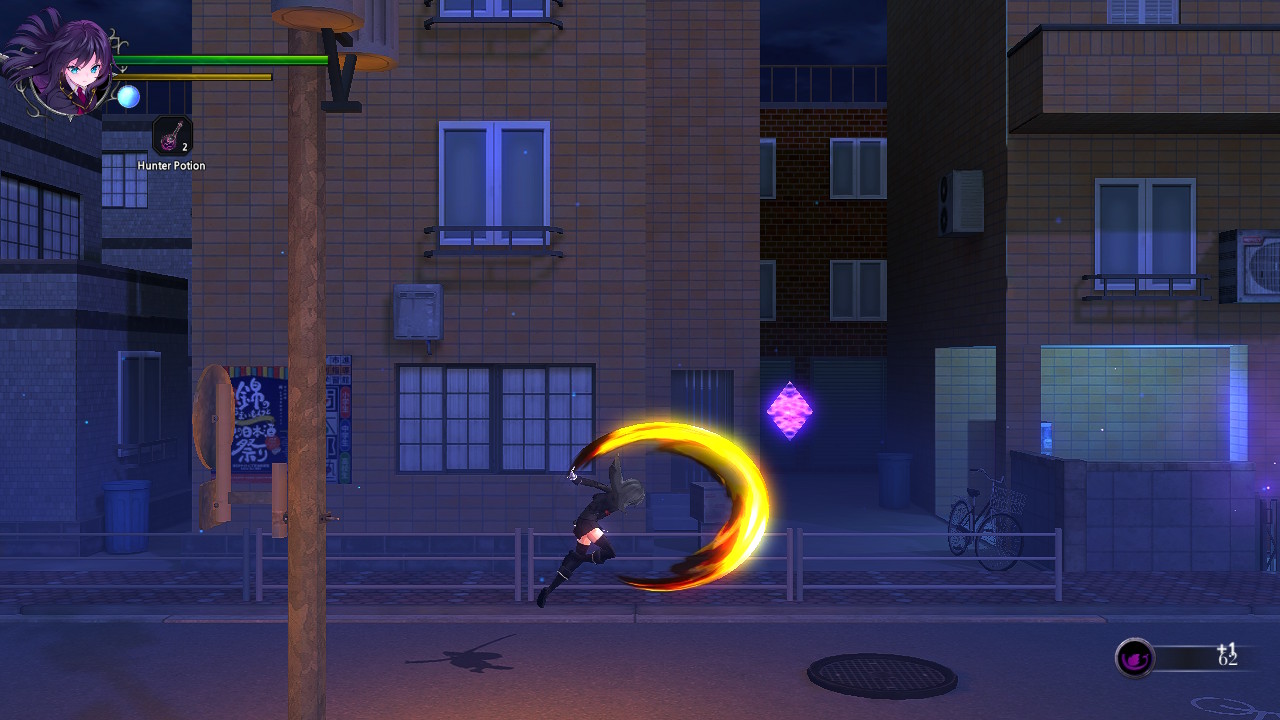Click the purple leaf currency icon bottom right
The width and height of the screenshot is (1280, 720).
1135,658
